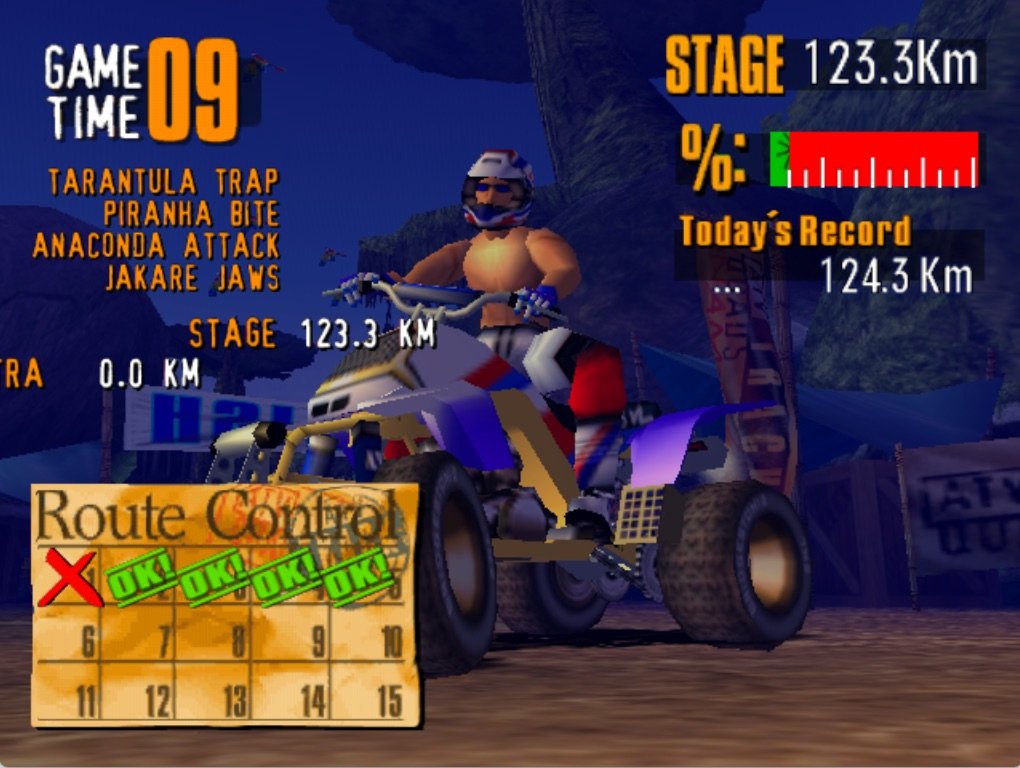
Task: Pick Route Control cell number 9
Action: (291, 635)
